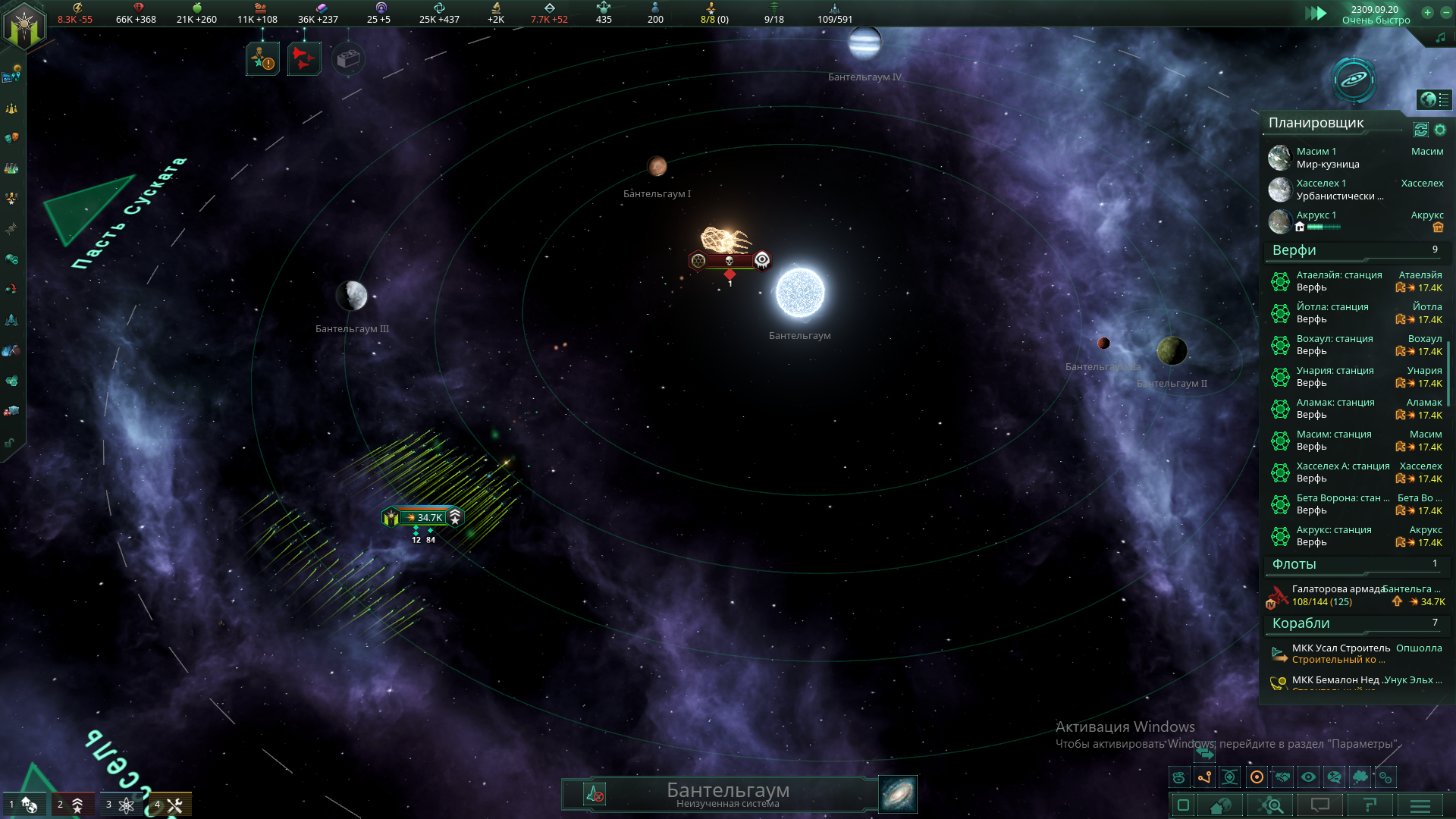Viewport: 1456px width, 819px height.
Task: Select the 34.7K fleet marker
Action: (x=423, y=517)
